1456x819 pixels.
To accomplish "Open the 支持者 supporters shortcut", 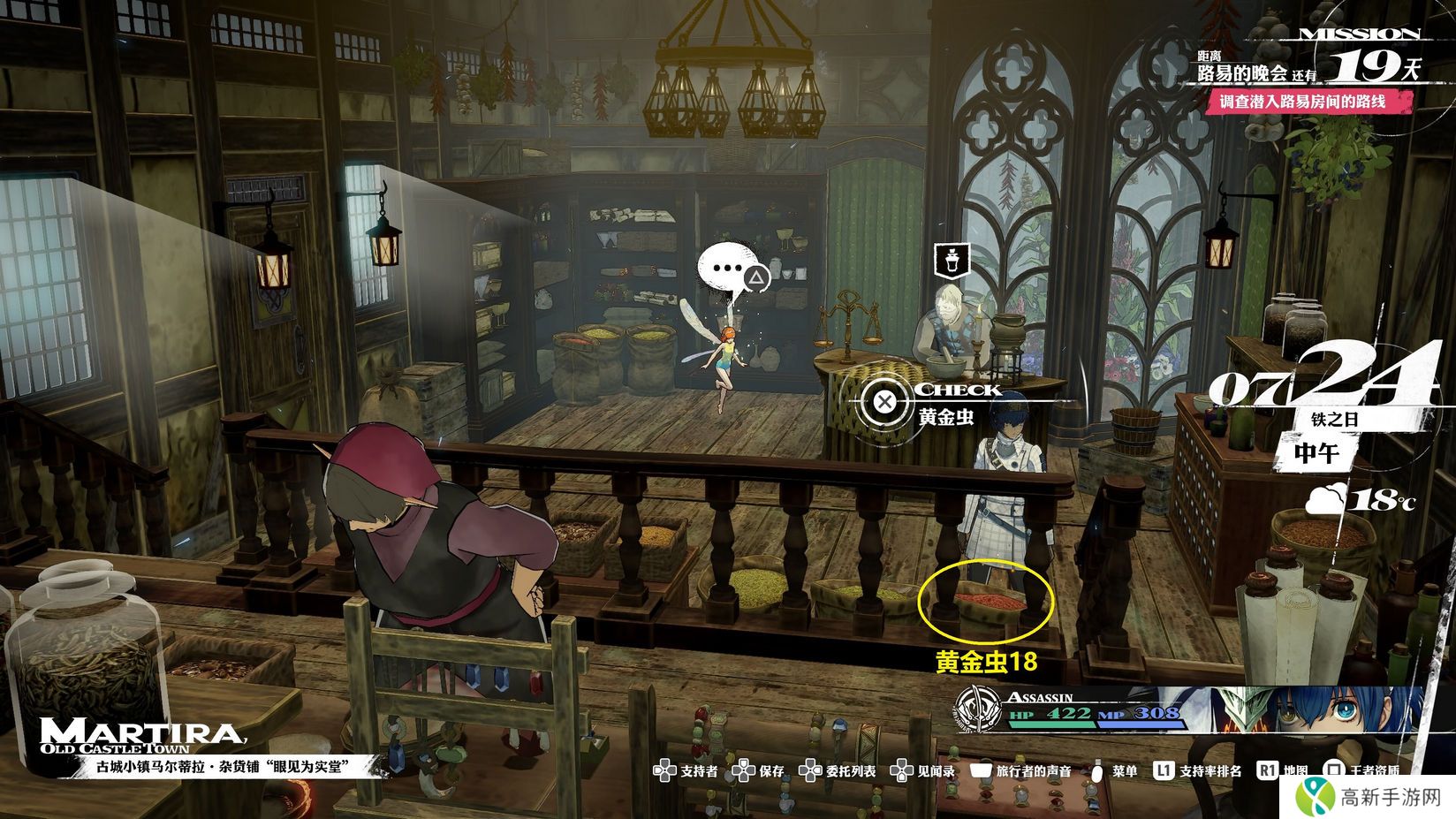I will tap(686, 771).
